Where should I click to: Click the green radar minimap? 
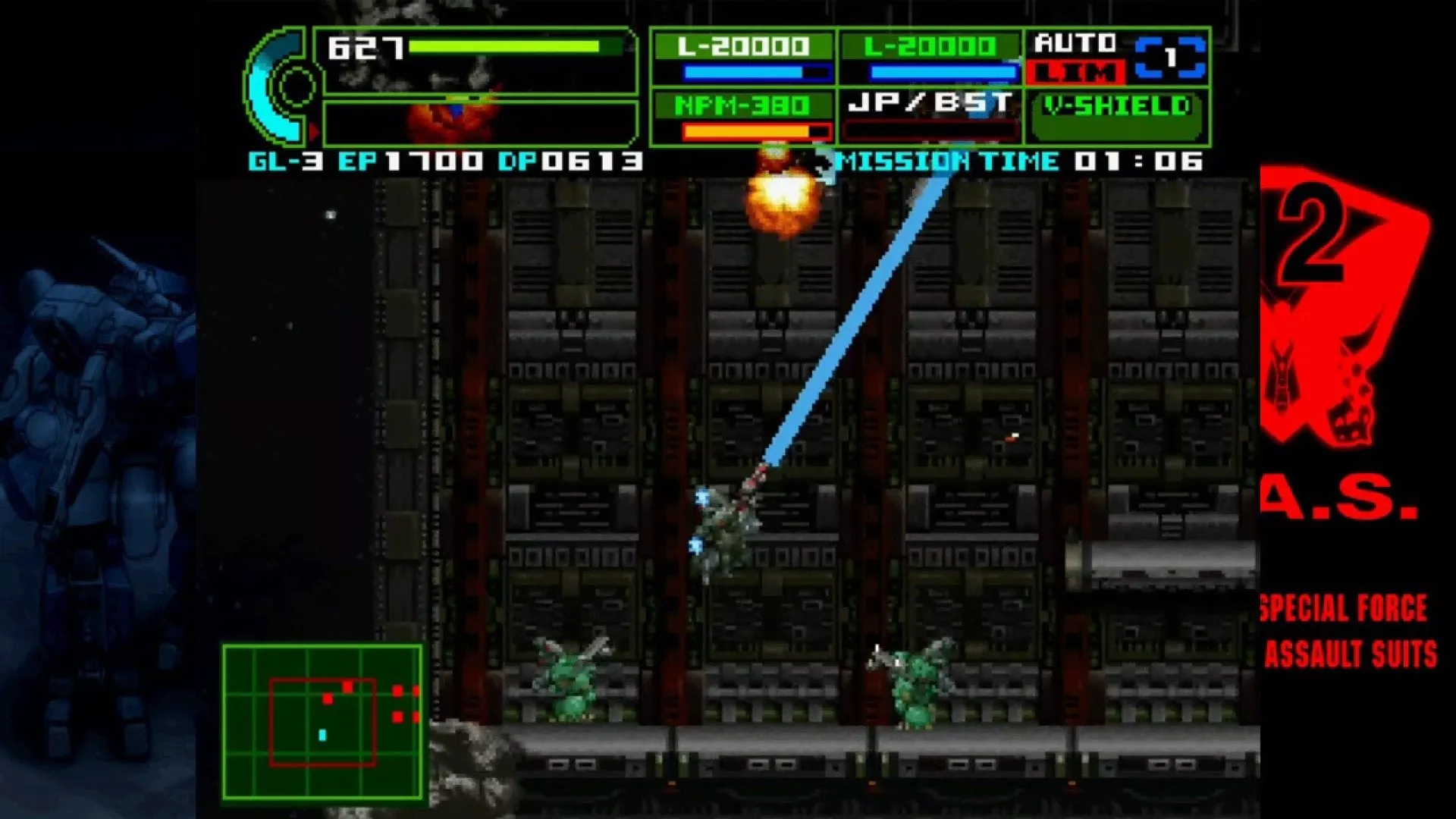click(322, 722)
